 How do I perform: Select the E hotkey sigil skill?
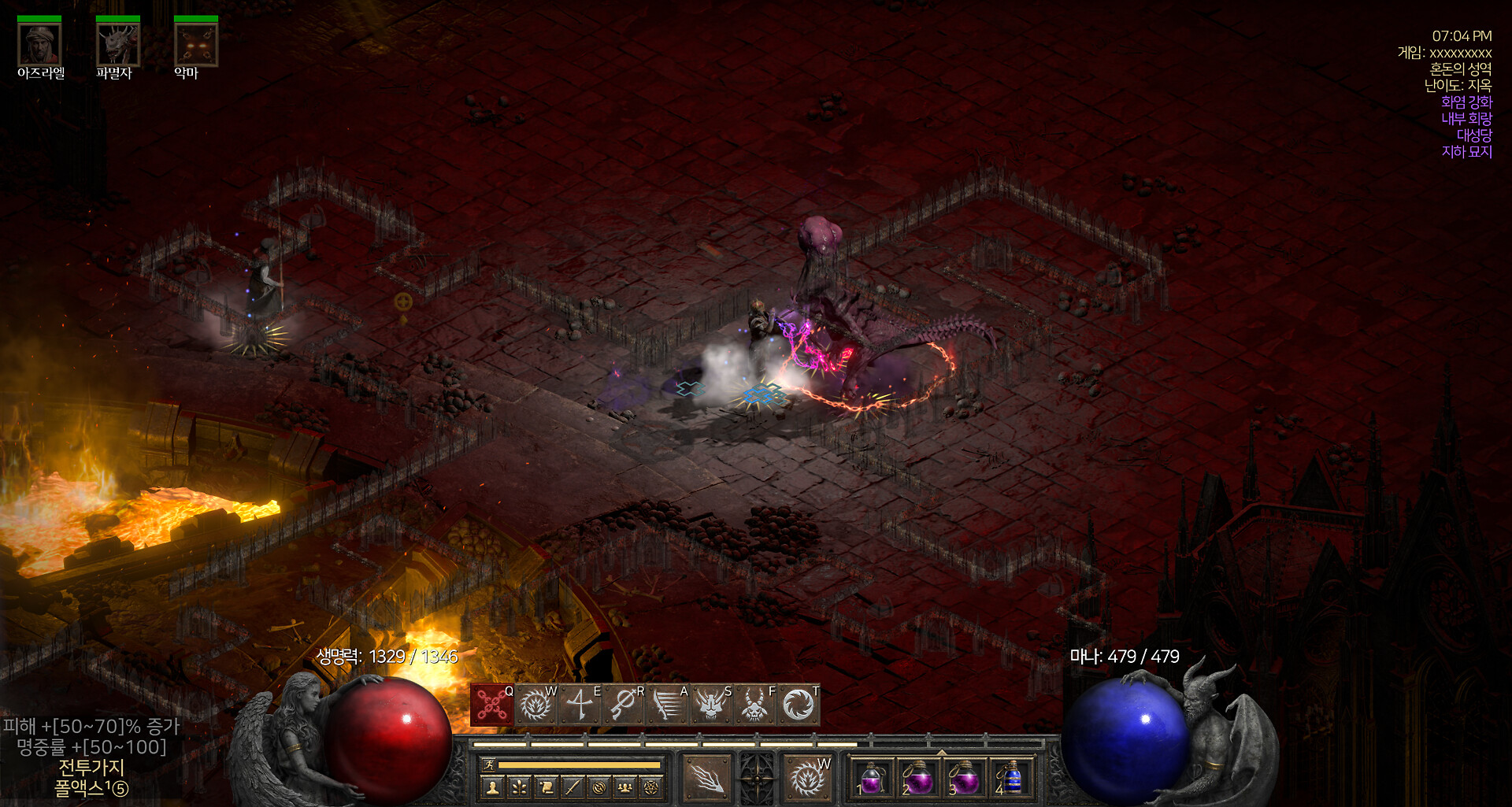pyautogui.click(x=580, y=705)
